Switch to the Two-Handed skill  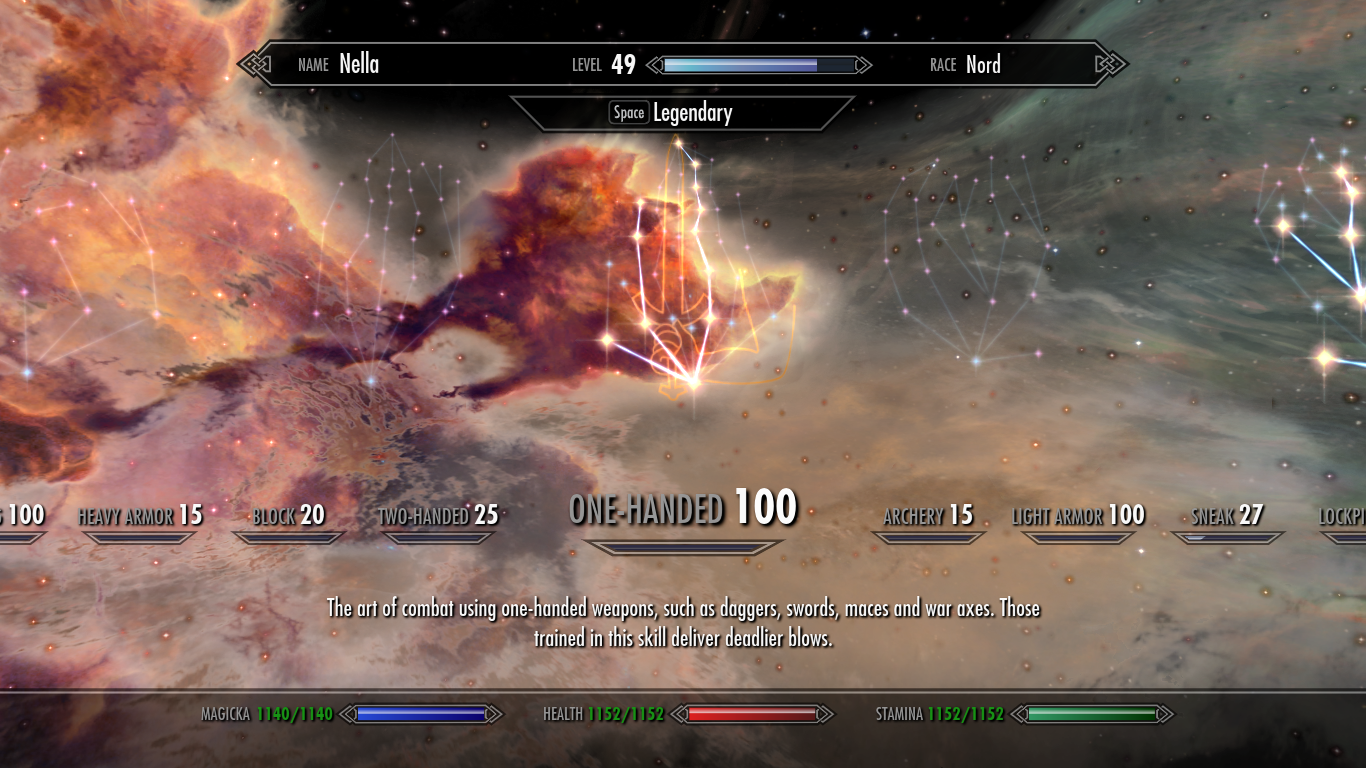438,516
